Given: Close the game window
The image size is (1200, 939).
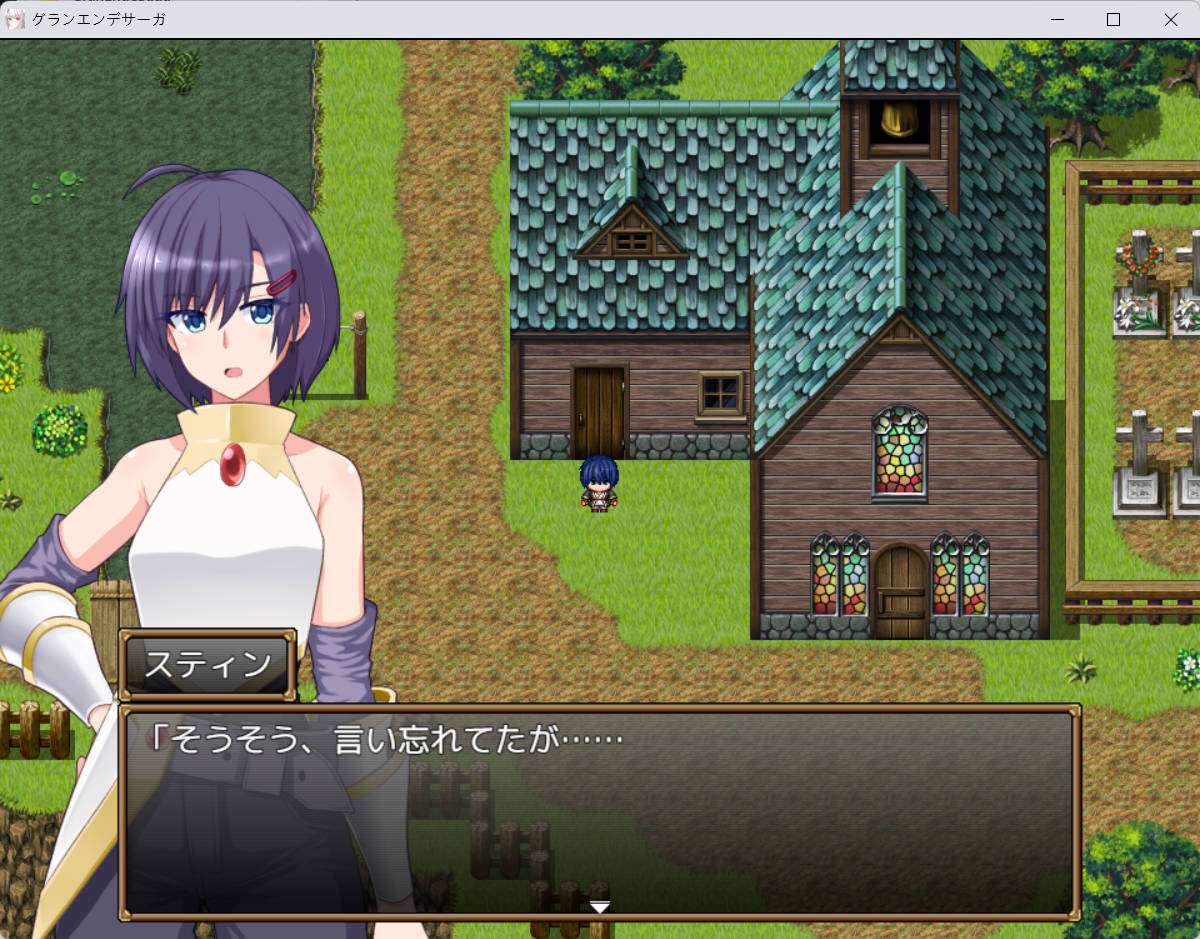Looking at the screenshot, I should point(1170,19).
